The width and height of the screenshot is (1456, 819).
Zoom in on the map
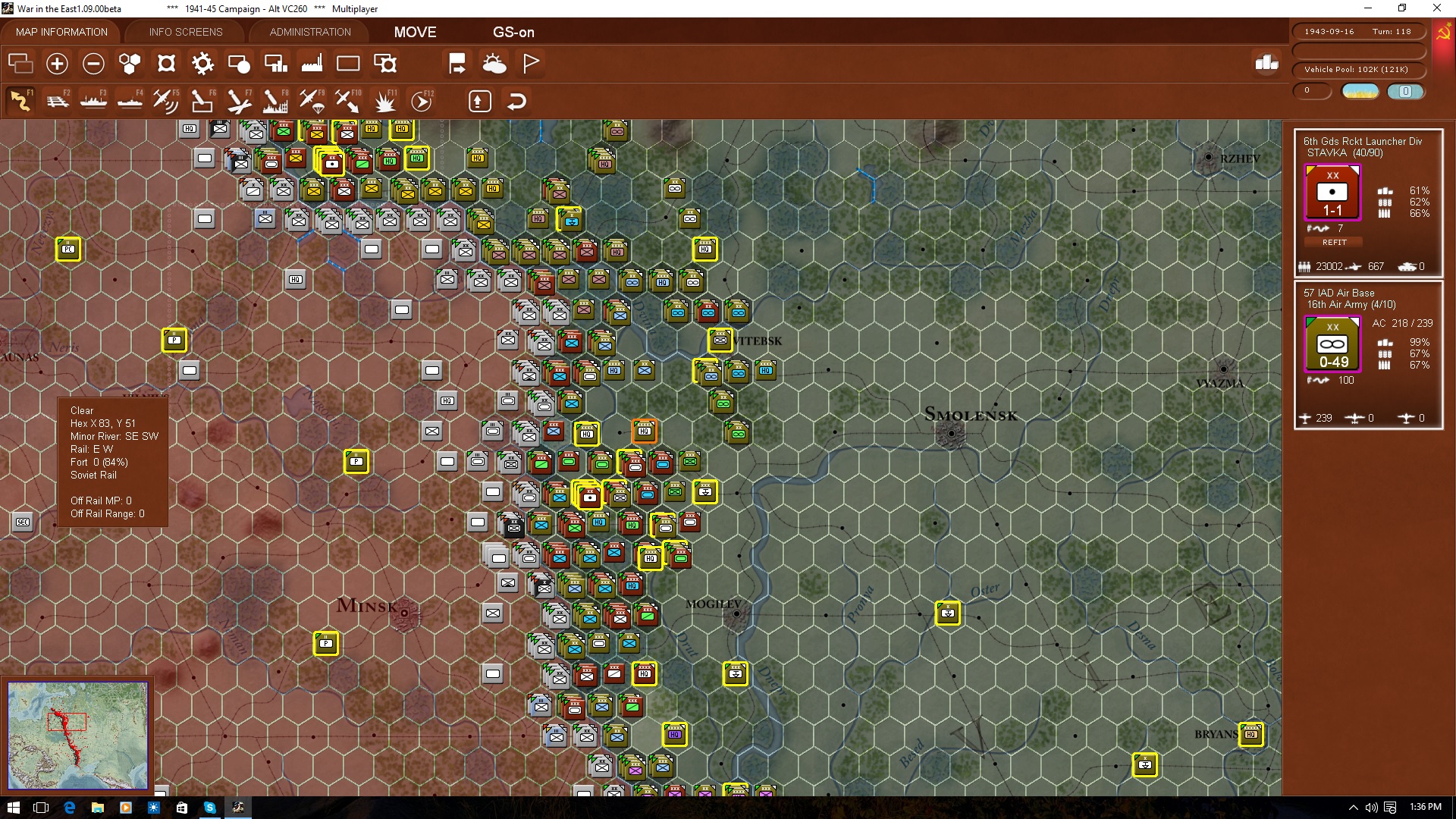(x=57, y=64)
